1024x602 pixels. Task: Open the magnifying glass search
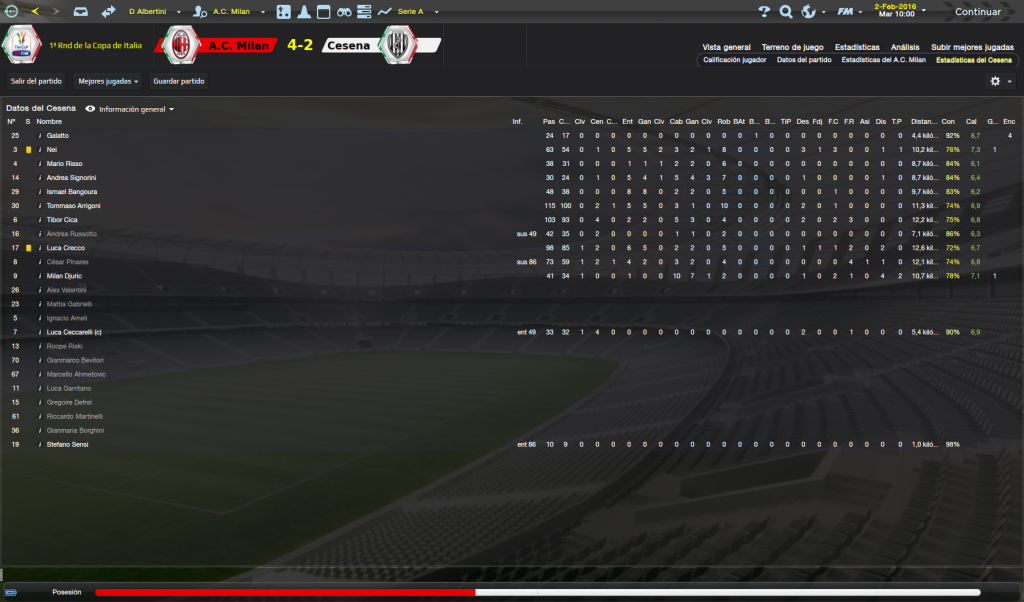pos(786,12)
